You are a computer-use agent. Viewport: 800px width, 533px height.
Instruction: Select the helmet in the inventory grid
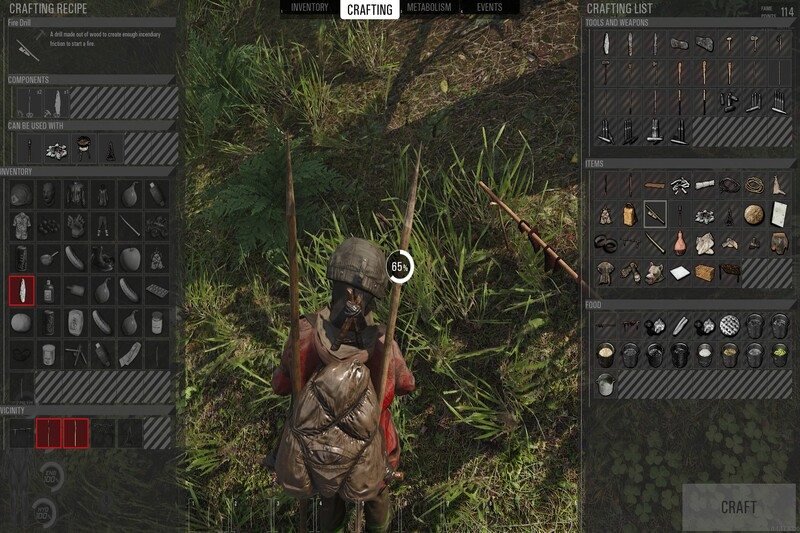point(21,195)
